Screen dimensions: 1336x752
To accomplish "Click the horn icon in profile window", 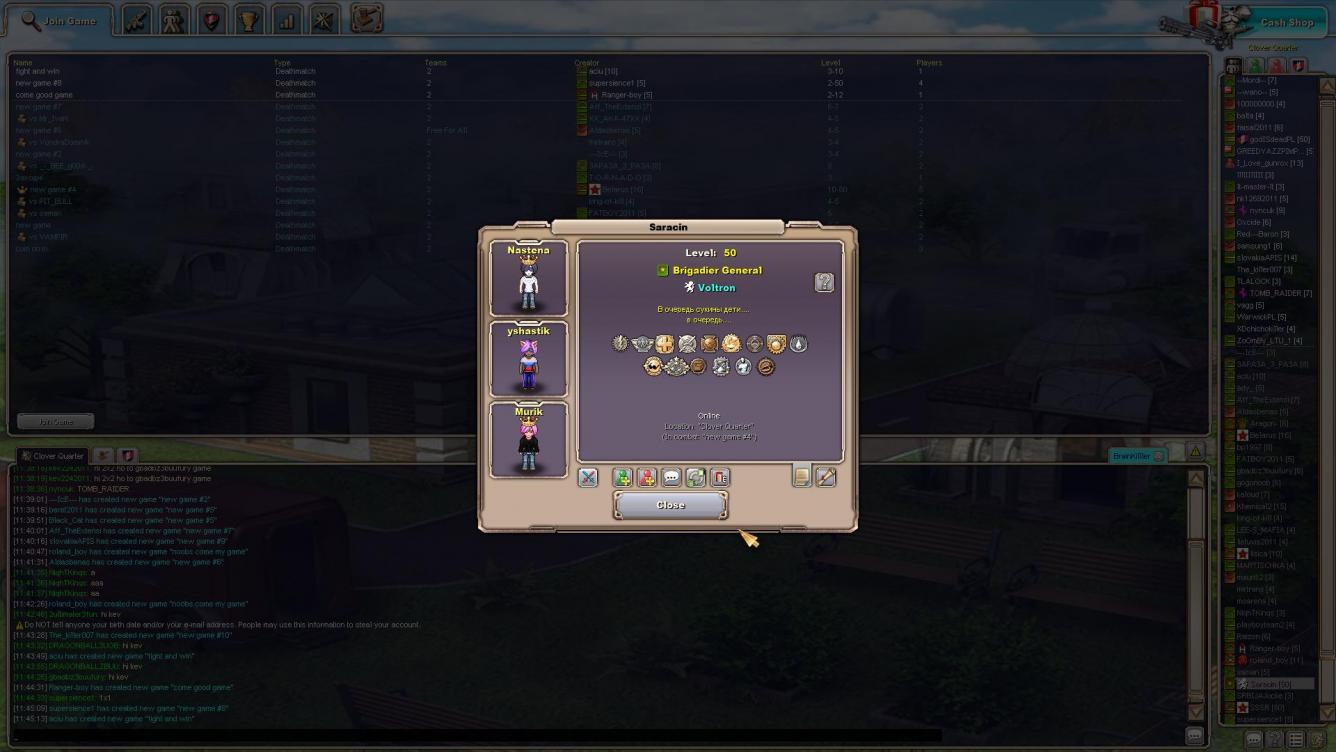I will pyautogui.click(x=825, y=477).
